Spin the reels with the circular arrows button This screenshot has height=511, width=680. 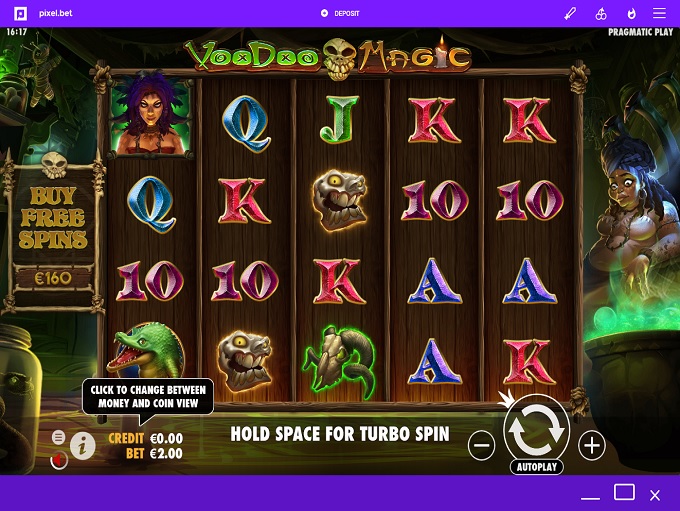tap(537, 428)
